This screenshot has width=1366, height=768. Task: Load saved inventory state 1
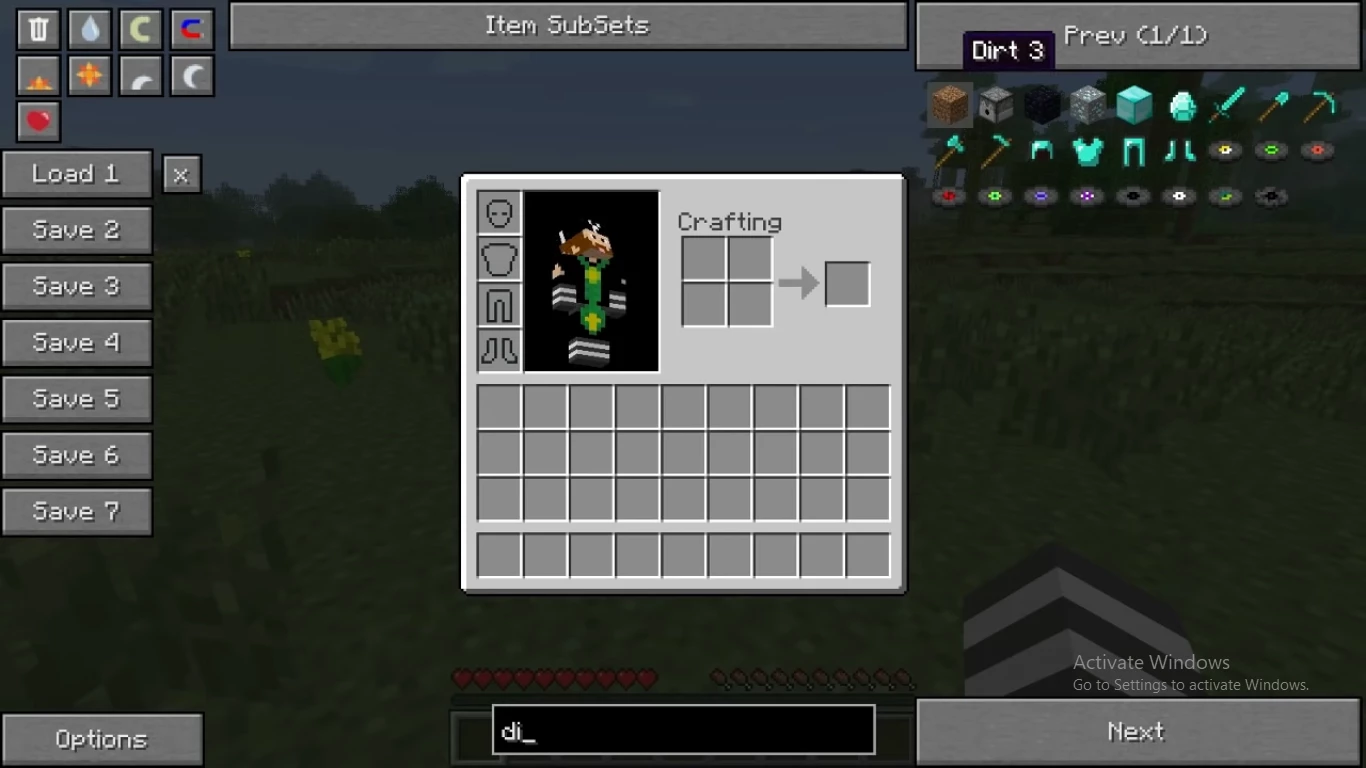(77, 174)
